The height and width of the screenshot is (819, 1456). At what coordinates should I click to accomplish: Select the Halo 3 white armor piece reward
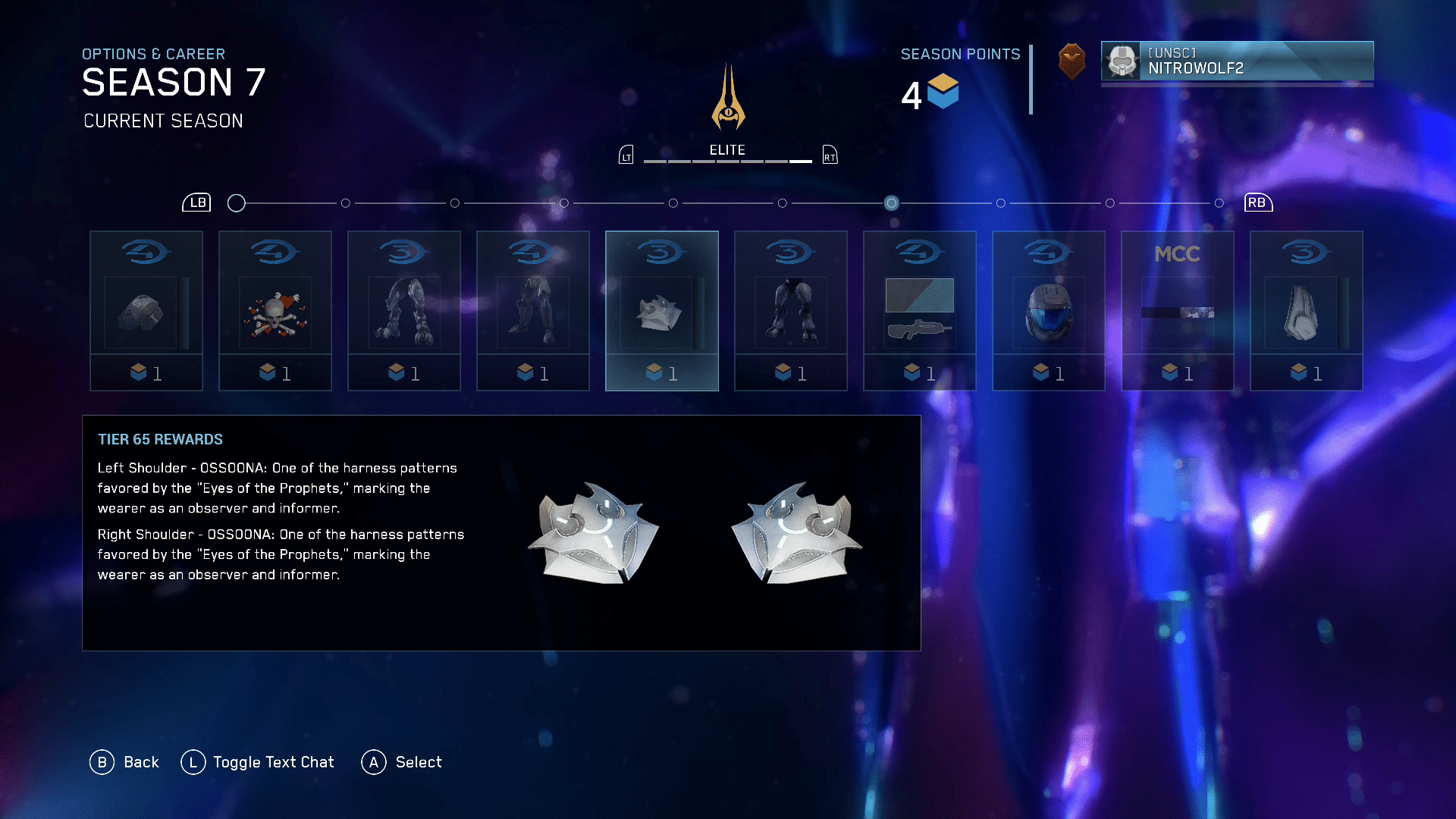click(x=1307, y=311)
